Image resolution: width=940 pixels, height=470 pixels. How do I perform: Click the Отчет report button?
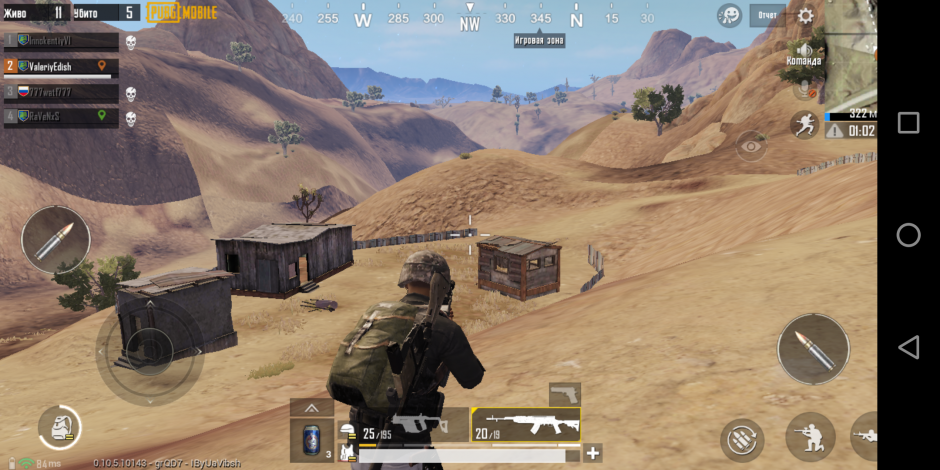pos(768,15)
